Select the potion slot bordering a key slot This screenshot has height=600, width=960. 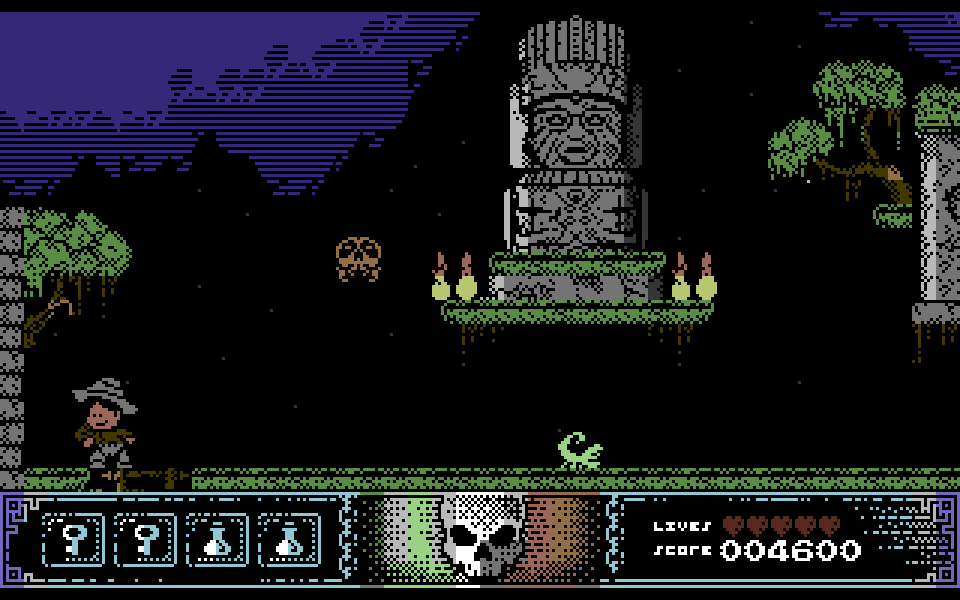[x=218, y=540]
